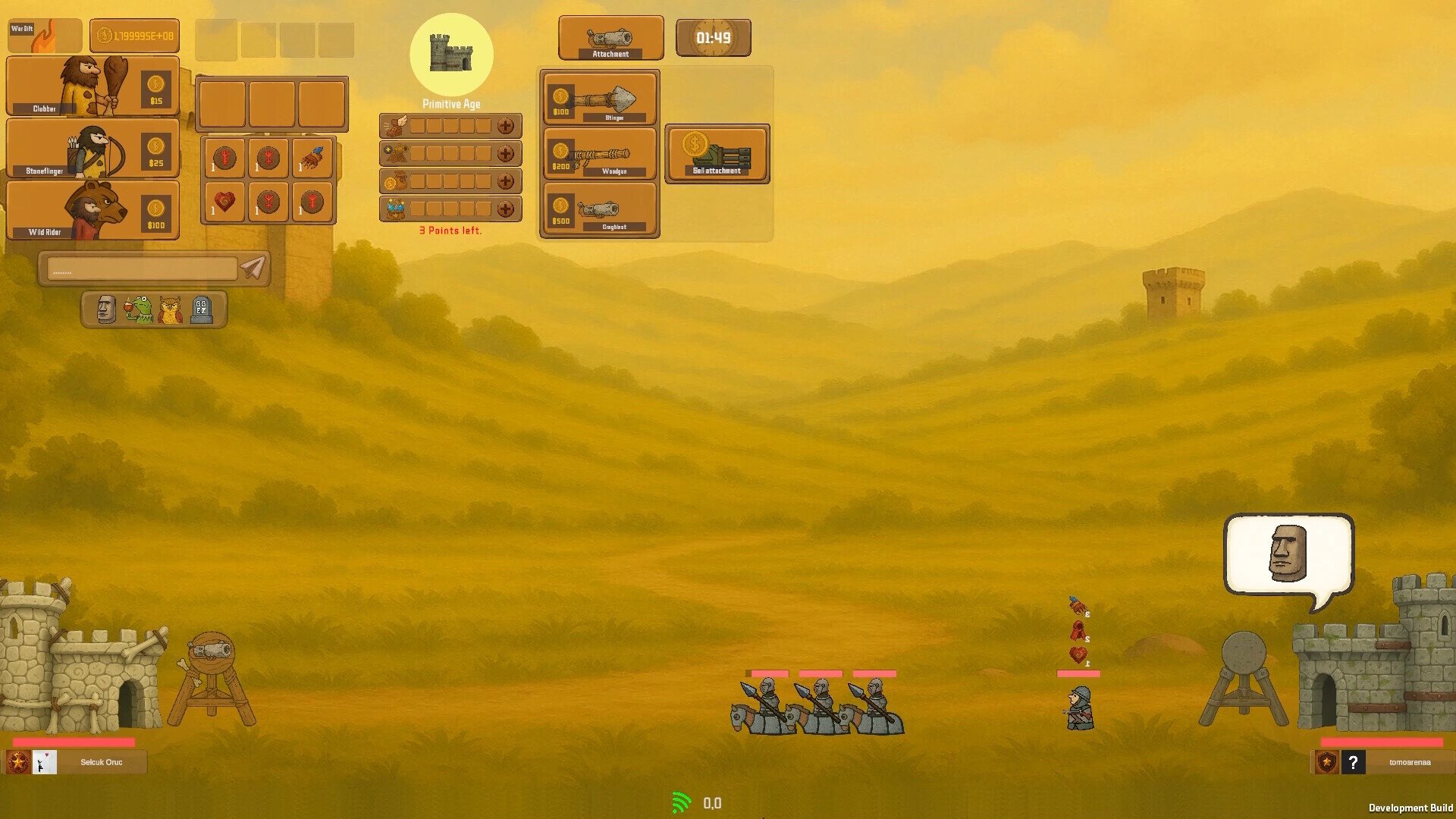This screenshot has height=819, width=1456.
Task: Add a point to the blue gems upgrade
Action: tap(505, 209)
